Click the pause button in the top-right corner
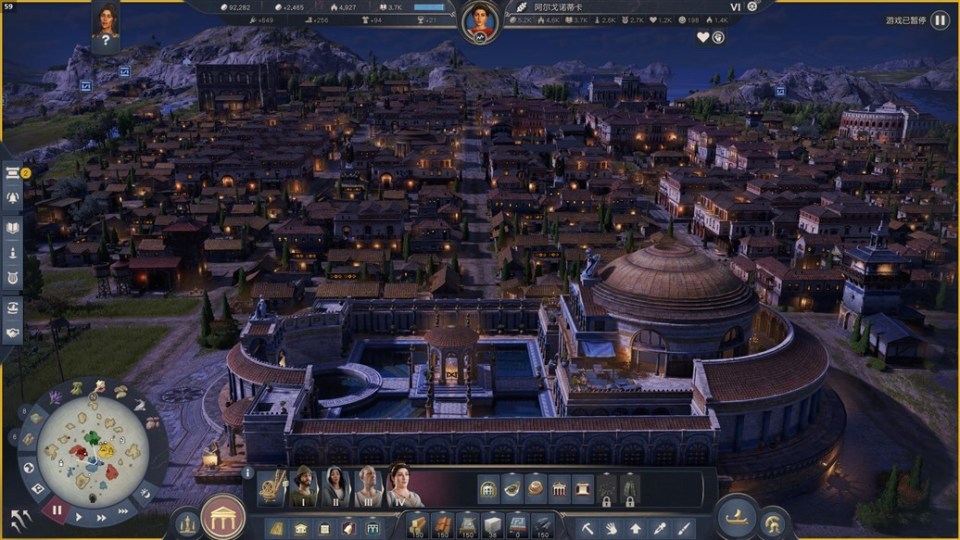 [x=940, y=19]
